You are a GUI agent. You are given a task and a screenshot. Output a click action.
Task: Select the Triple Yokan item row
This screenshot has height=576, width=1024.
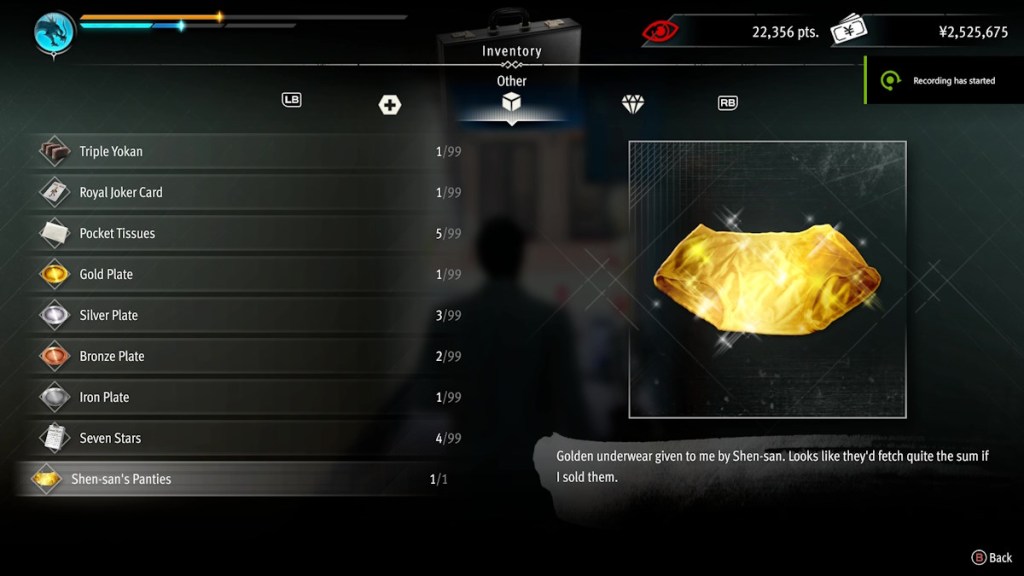(x=240, y=152)
